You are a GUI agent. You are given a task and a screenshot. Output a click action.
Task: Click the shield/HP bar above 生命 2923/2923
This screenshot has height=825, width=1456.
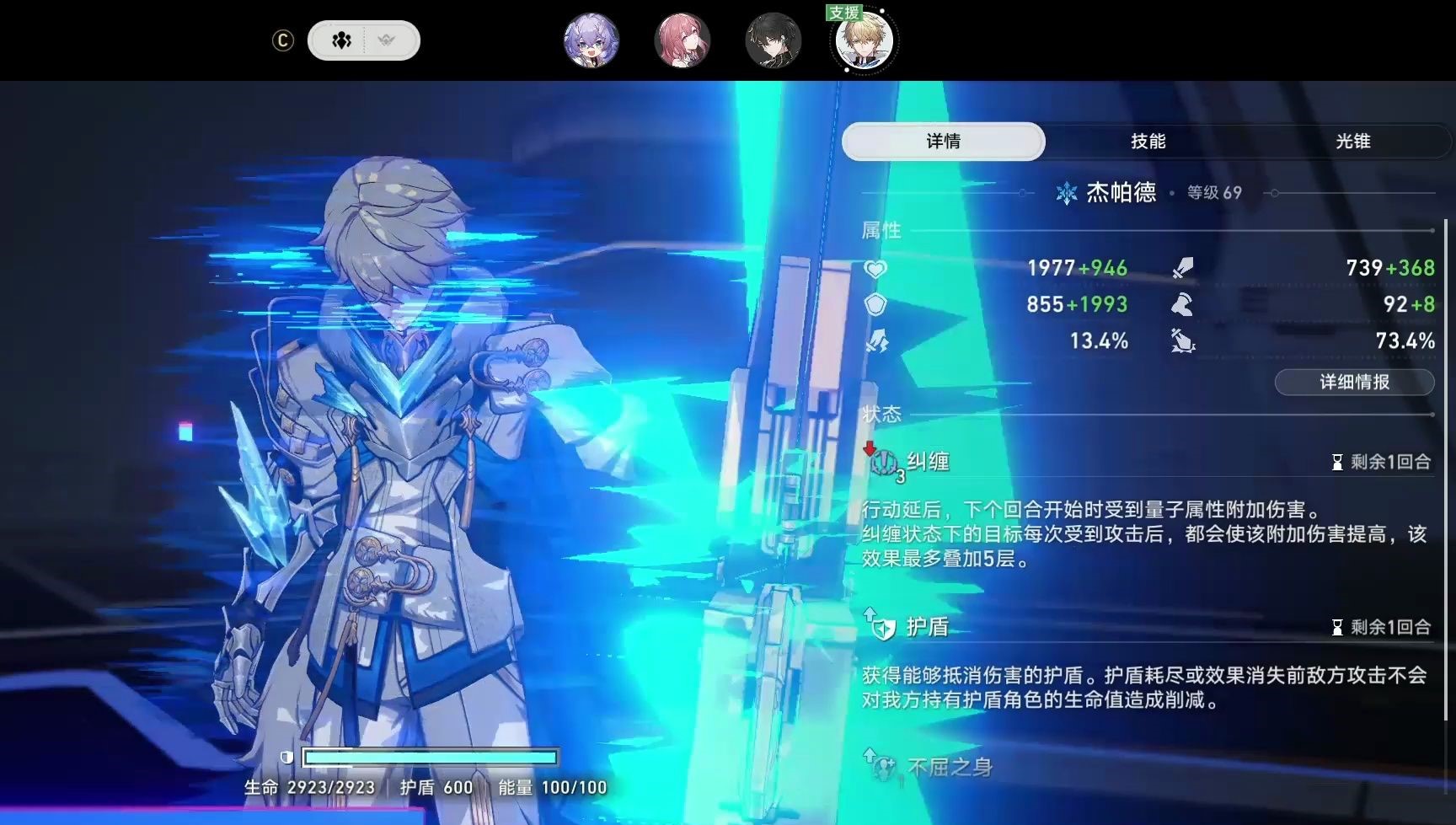point(431,756)
